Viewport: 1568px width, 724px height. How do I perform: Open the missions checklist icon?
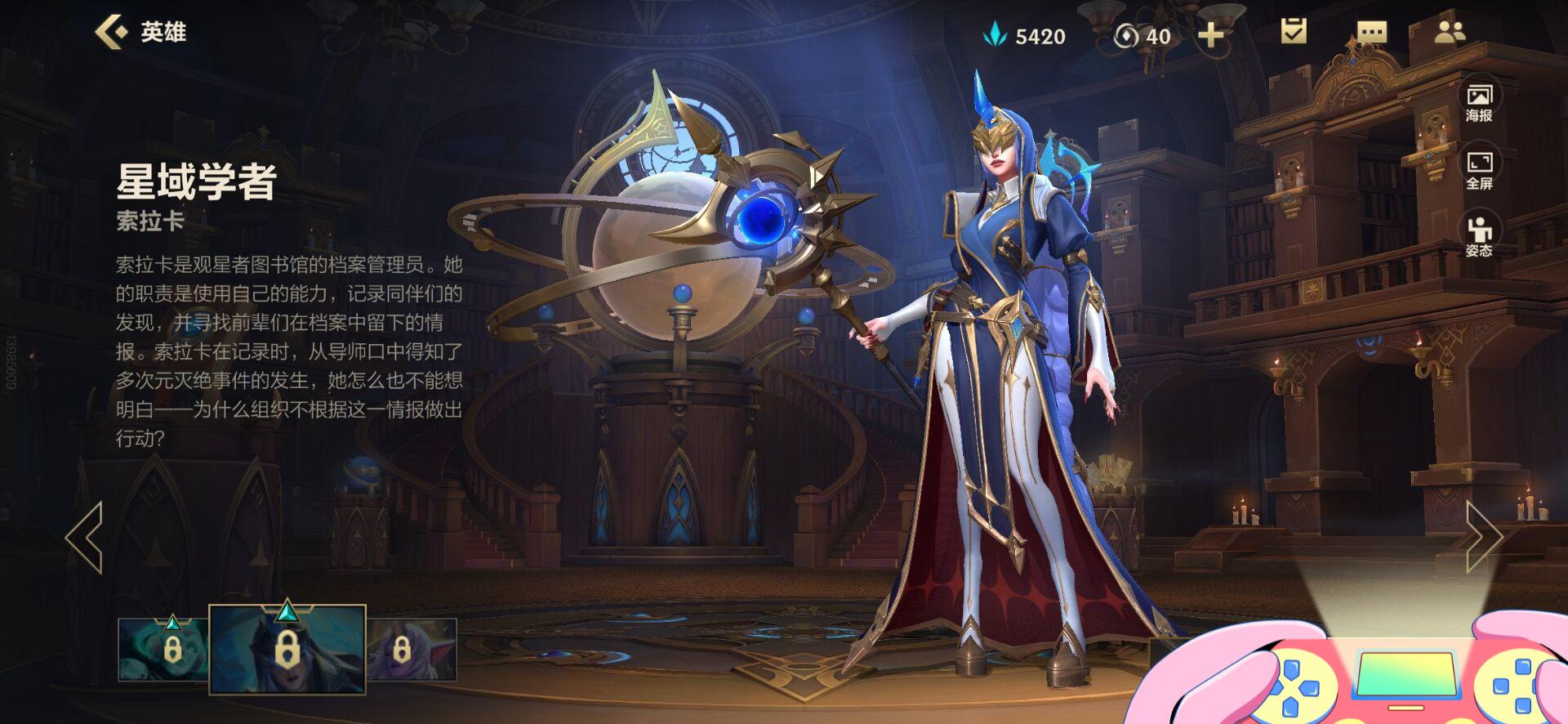pos(1294,32)
